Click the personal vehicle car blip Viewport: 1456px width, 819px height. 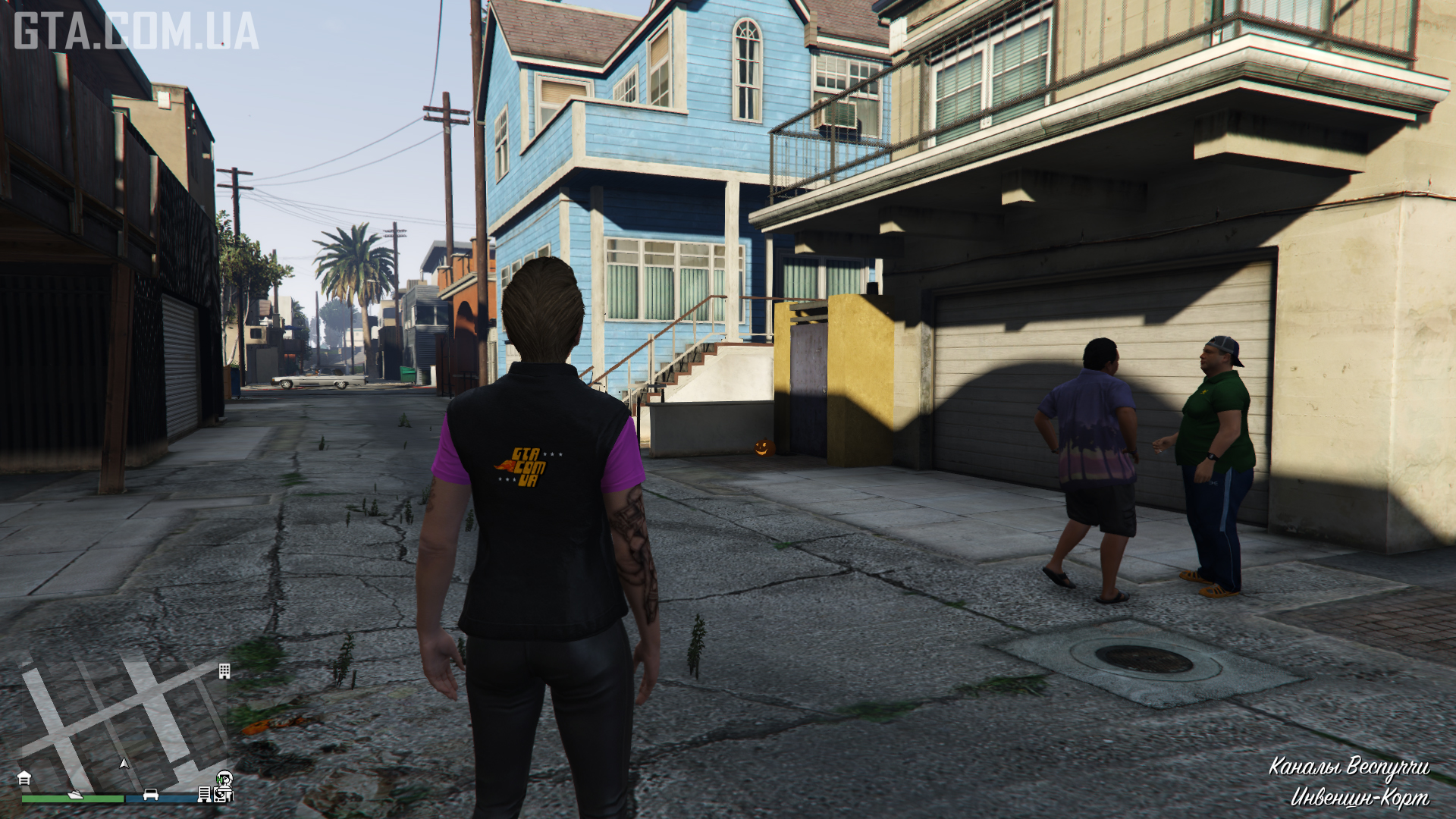(x=151, y=794)
